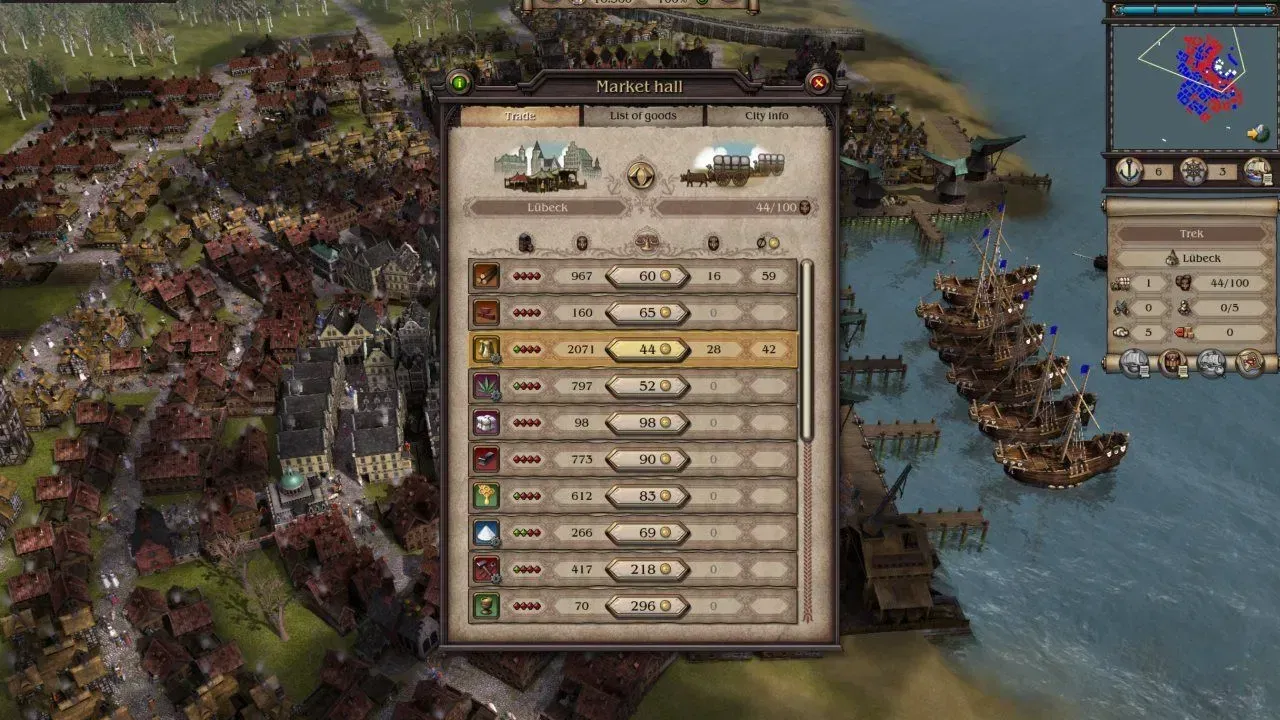Click the price button showing 296 gold
This screenshot has width=1280, height=720.
pos(647,606)
